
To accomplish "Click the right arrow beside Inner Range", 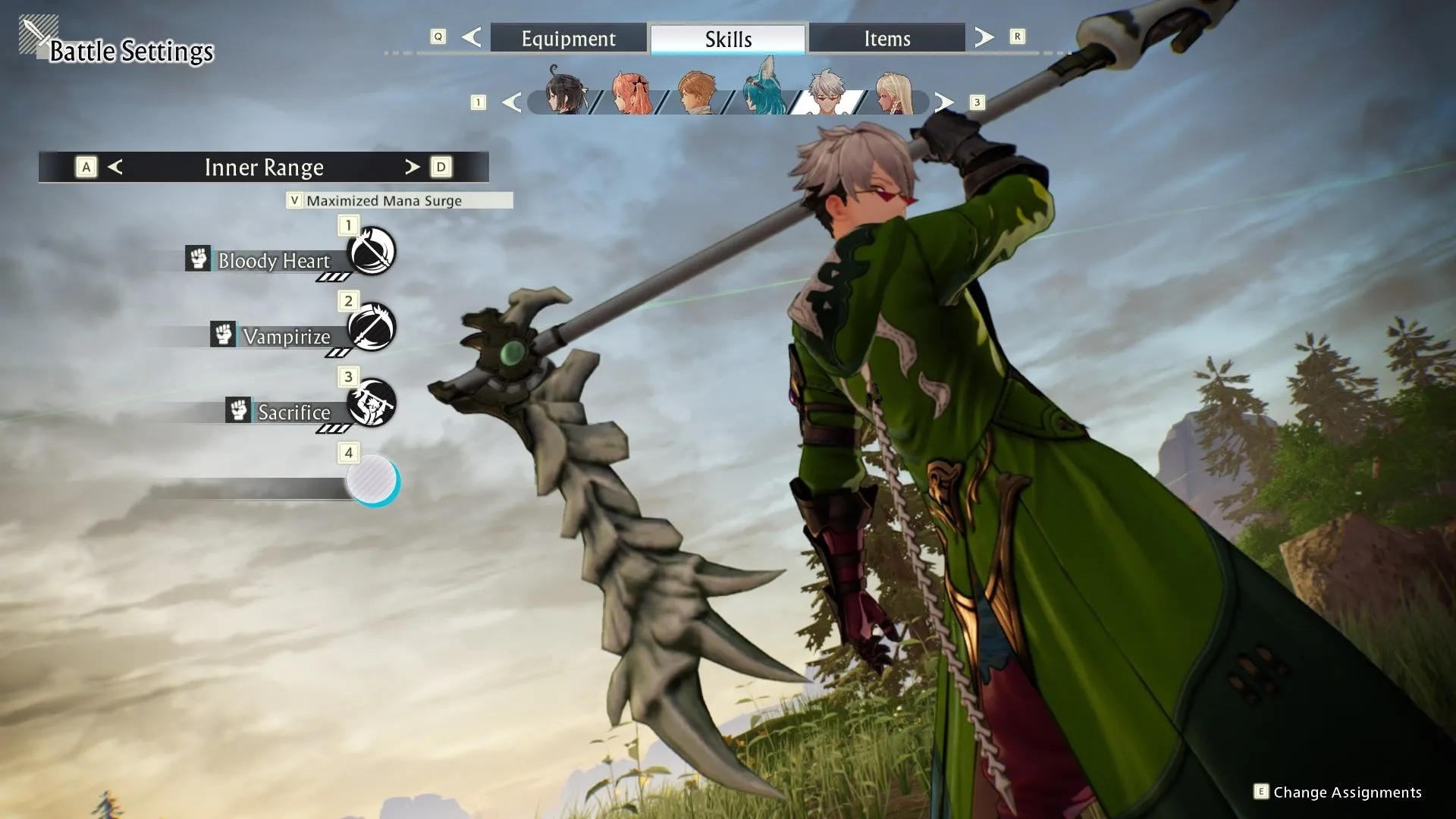I will (x=412, y=167).
